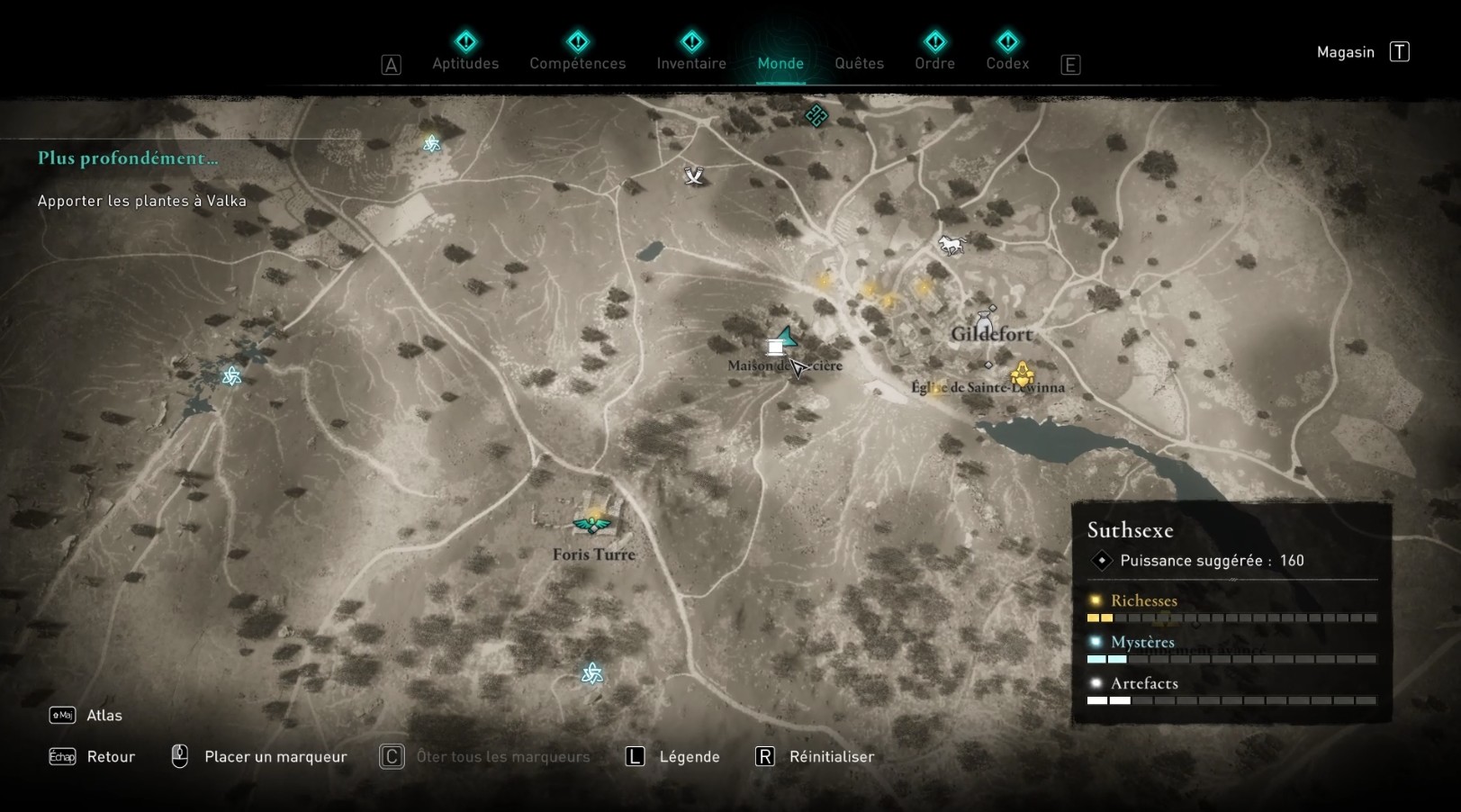Viewport: 1461px width, 812px height.
Task: Select the Codex tab
Action: 1006,63
